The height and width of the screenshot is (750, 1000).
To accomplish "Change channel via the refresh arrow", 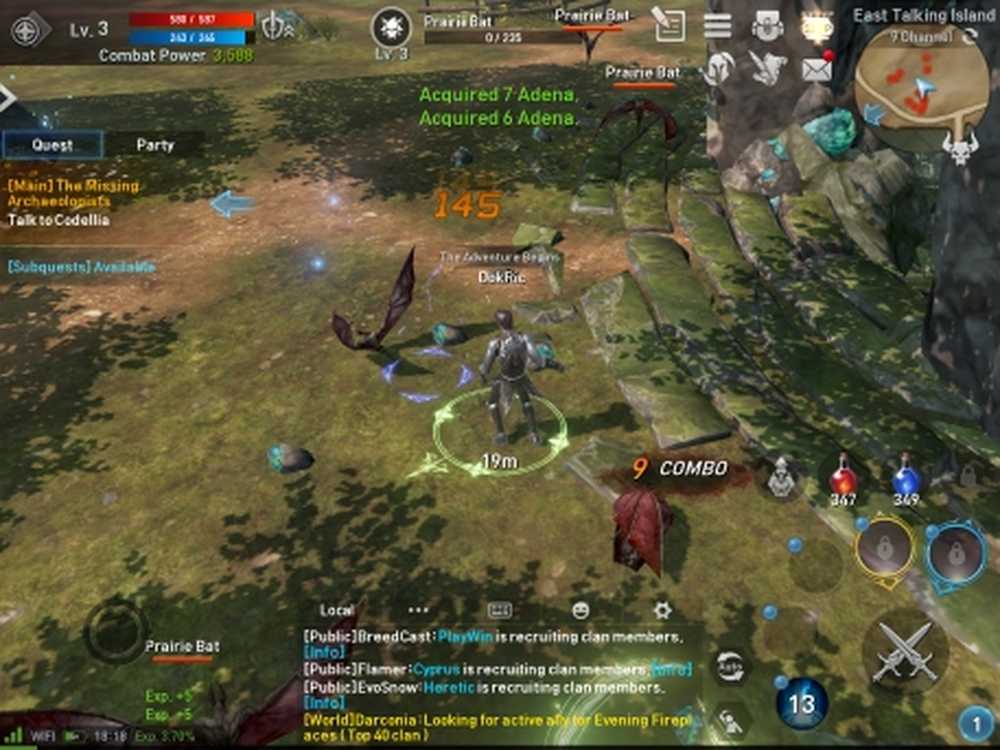I will click(969, 37).
